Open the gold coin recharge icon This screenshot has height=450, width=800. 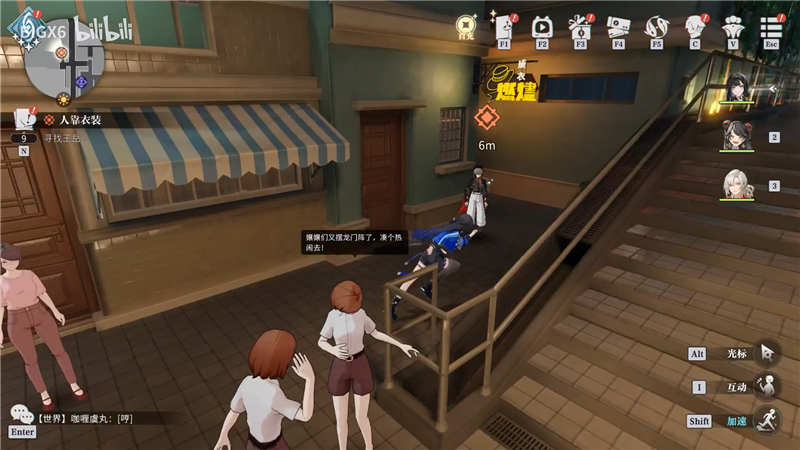coord(466,25)
